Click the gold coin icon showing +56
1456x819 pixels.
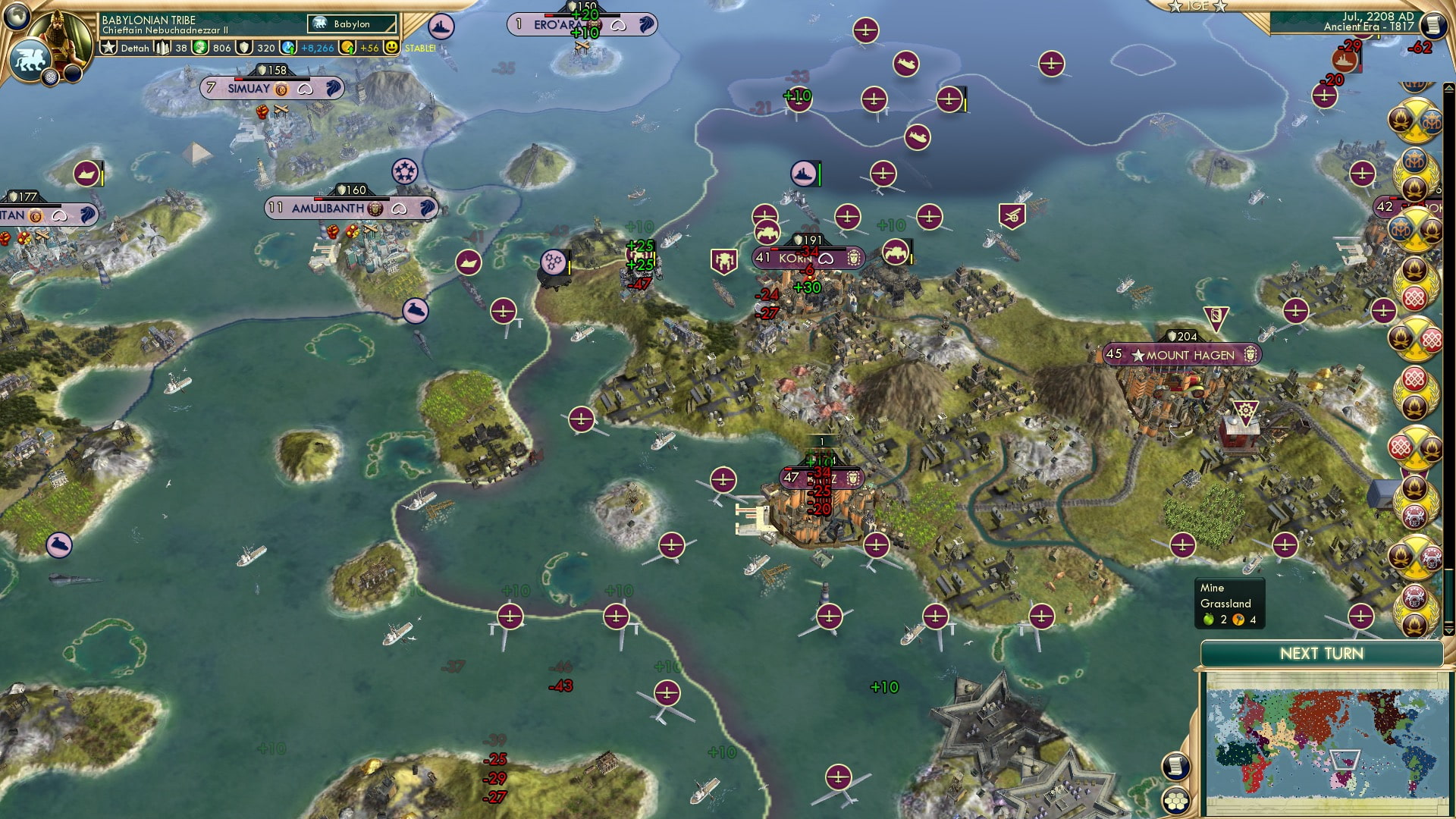click(347, 49)
